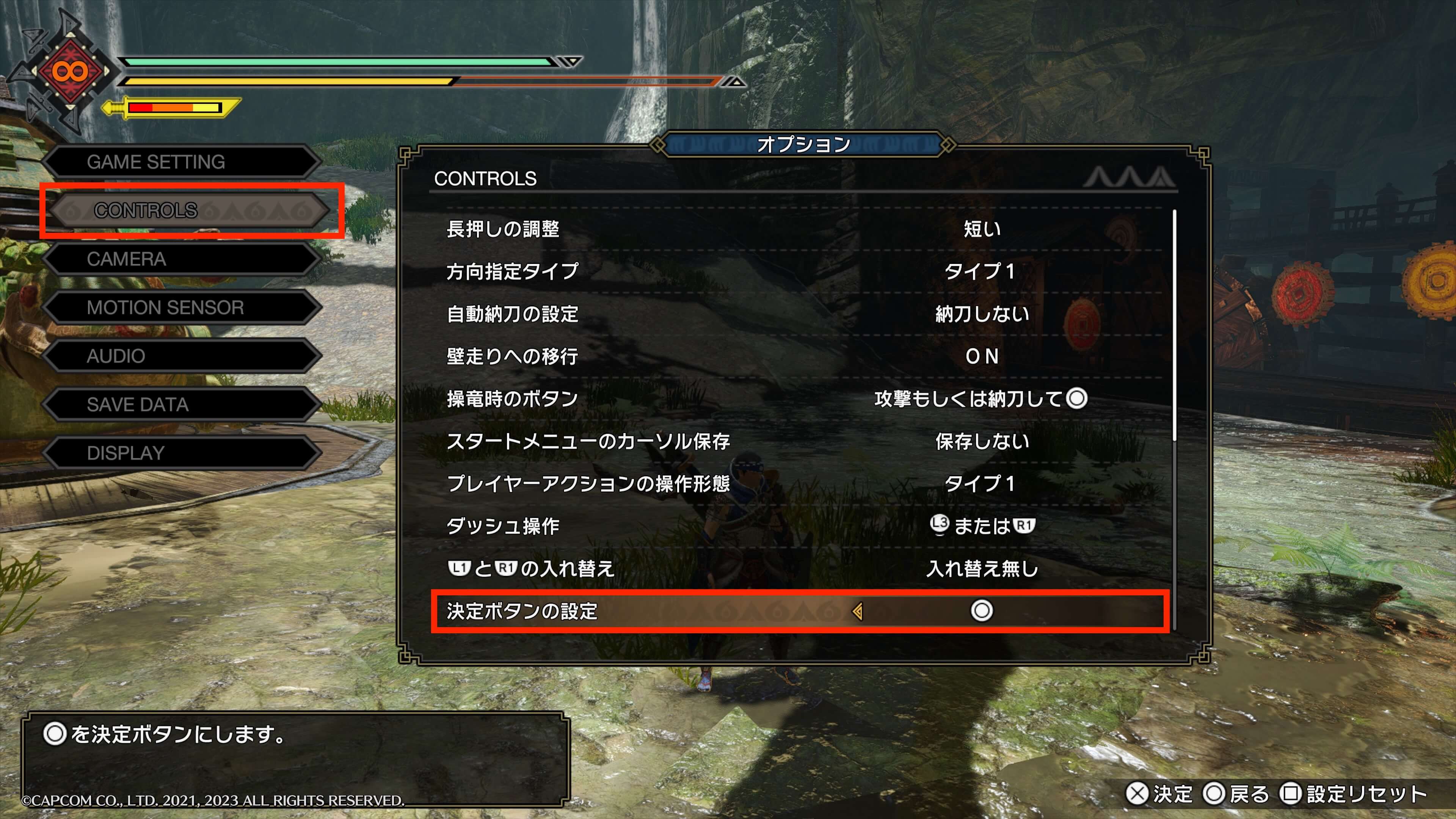The width and height of the screenshot is (1456, 819).
Task: Go to the AUDIO settings
Action: (x=181, y=356)
